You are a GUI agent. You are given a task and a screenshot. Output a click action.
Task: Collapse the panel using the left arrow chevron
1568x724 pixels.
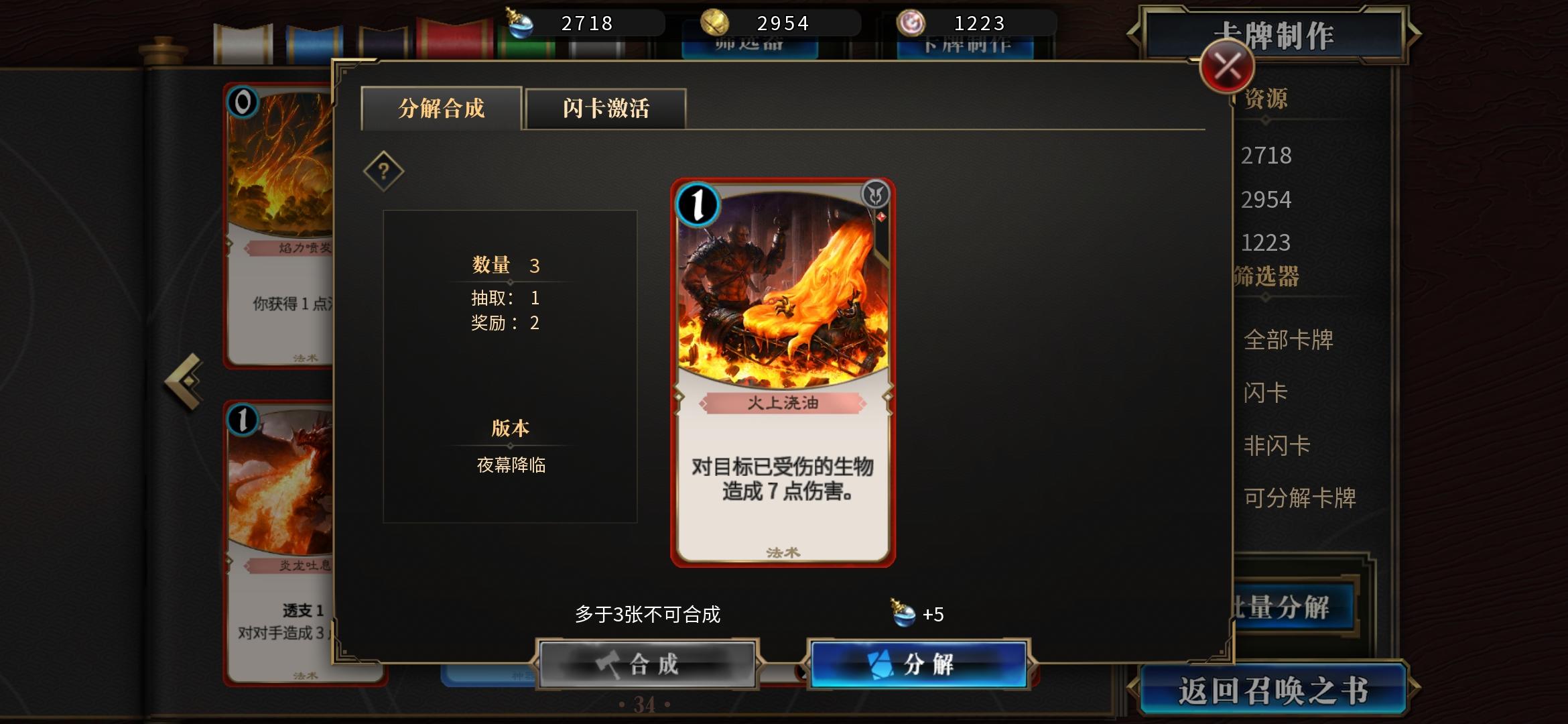(x=183, y=380)
